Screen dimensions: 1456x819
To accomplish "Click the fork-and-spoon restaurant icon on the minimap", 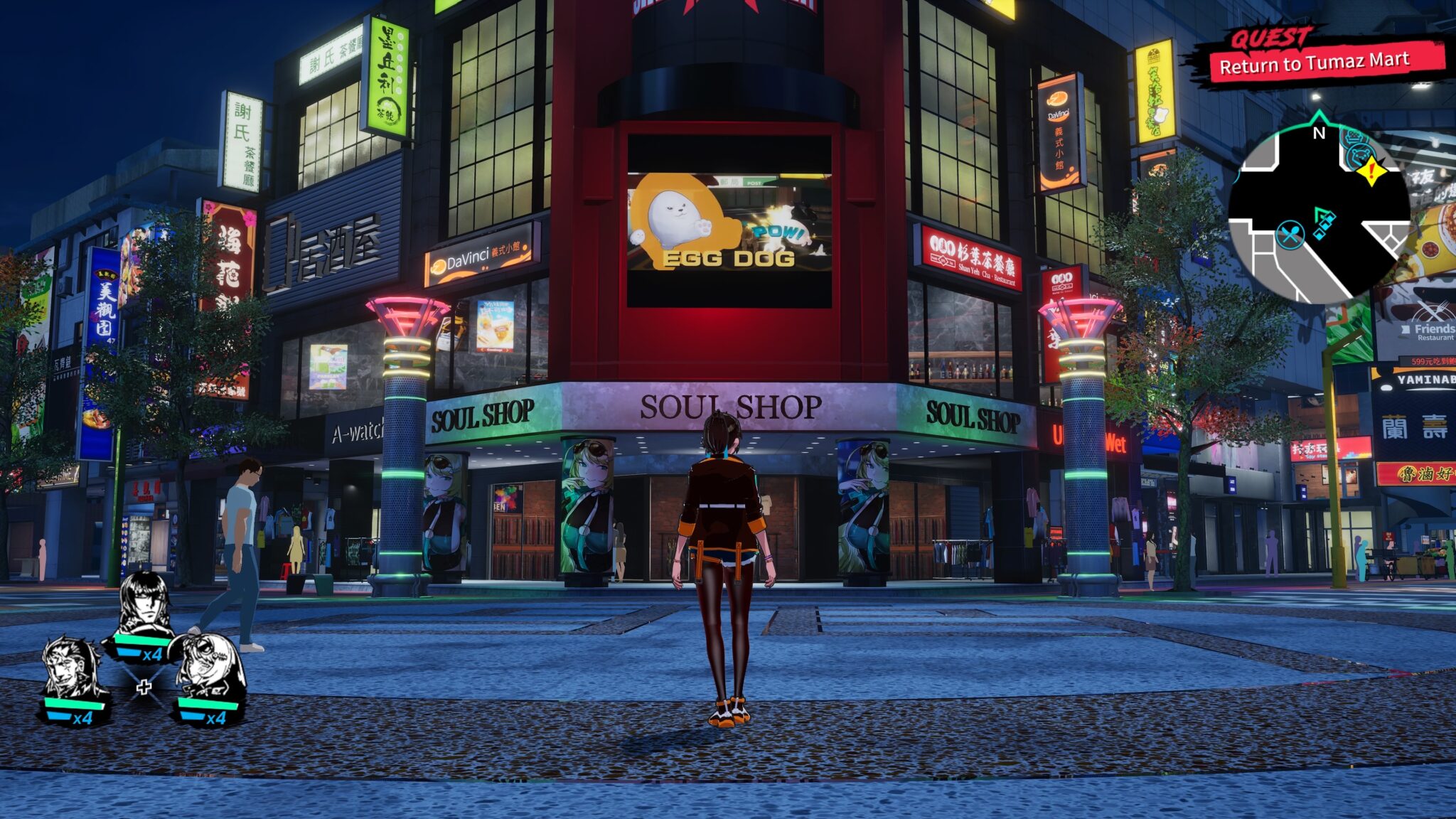I will point(1290,234).
